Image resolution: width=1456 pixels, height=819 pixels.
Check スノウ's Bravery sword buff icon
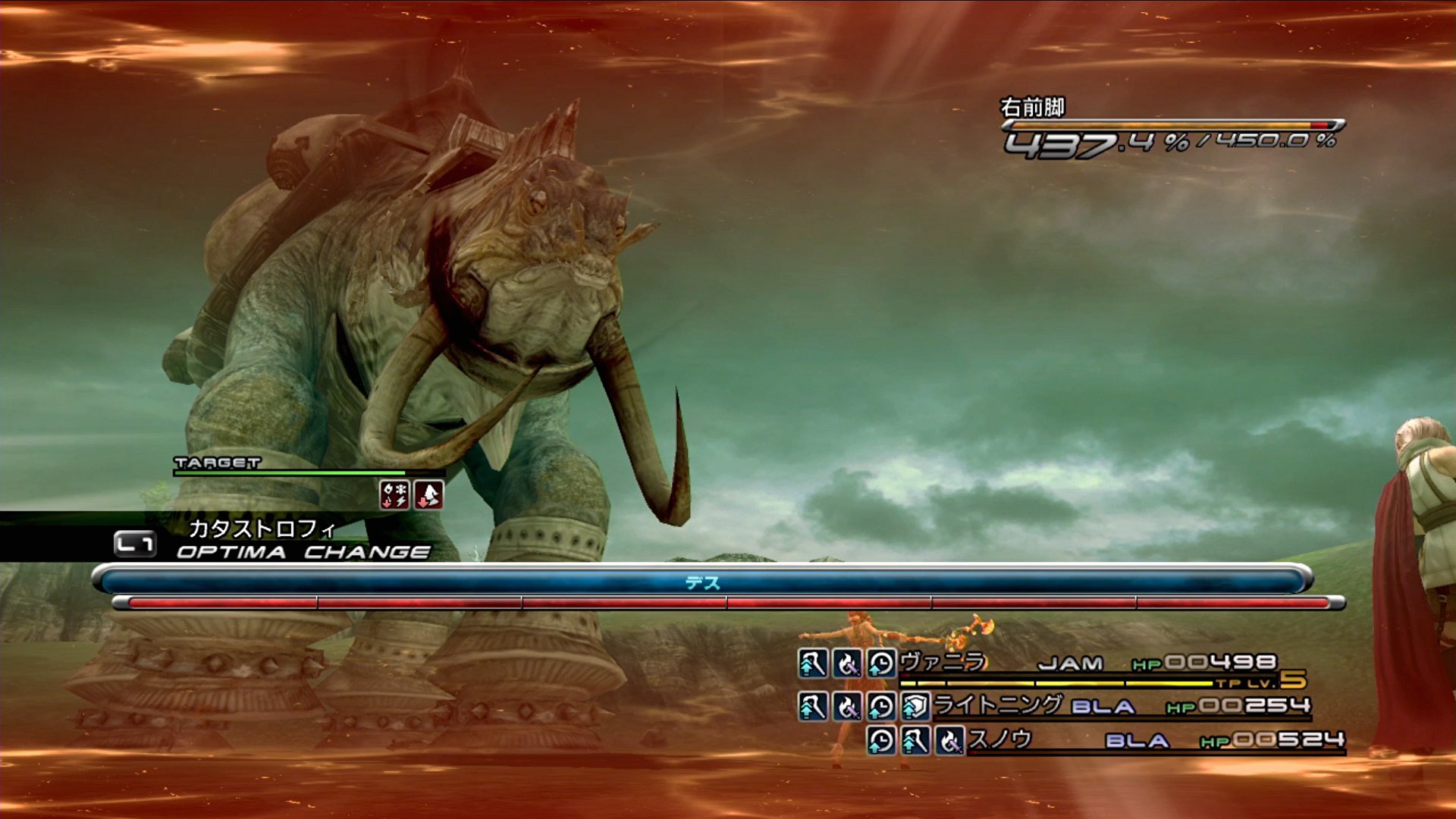(915, 740)
